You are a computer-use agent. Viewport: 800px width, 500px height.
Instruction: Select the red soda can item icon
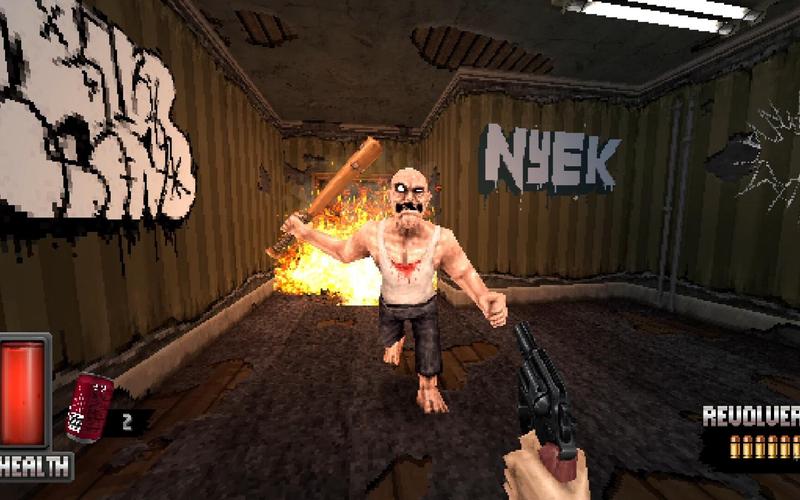point(88,406)
